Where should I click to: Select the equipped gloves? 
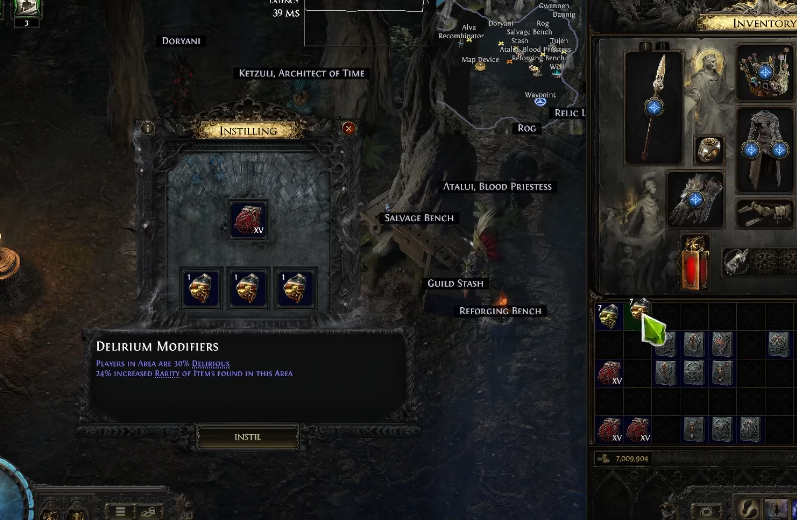coord(696,200)
